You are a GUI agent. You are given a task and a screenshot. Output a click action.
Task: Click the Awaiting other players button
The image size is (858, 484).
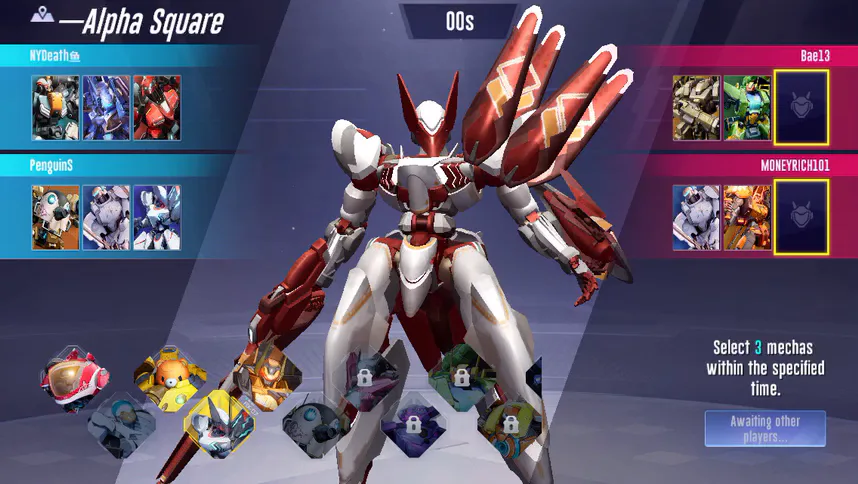click(765, 428)
